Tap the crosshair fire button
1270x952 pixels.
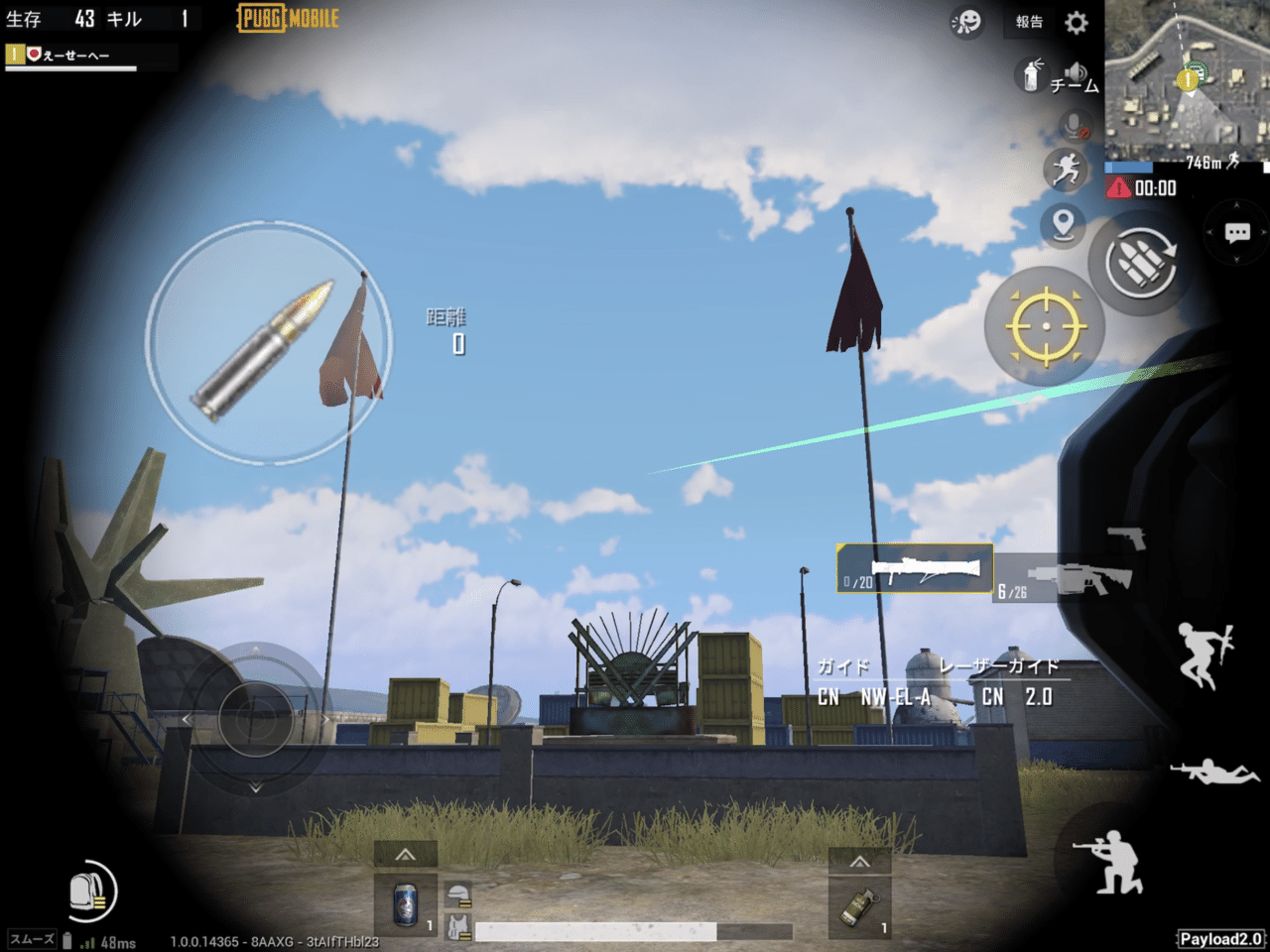click(1045, 325)
